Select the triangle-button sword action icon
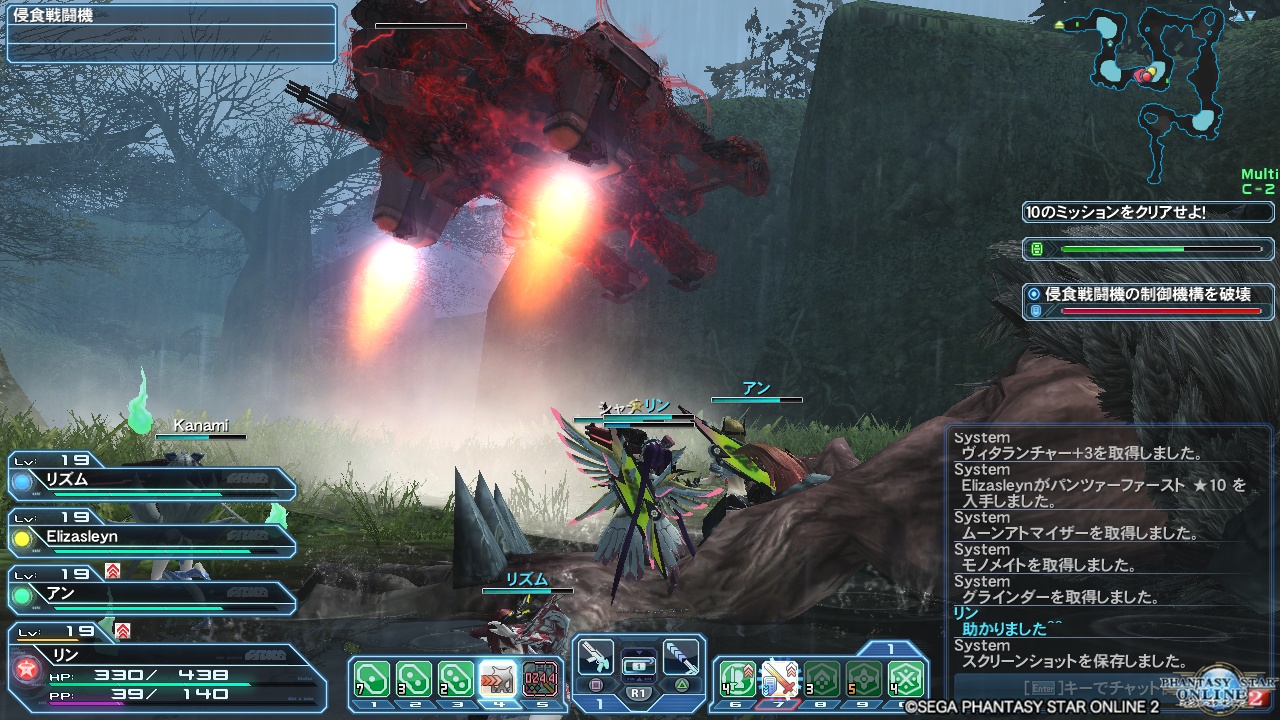 click(x=680, y=659)
